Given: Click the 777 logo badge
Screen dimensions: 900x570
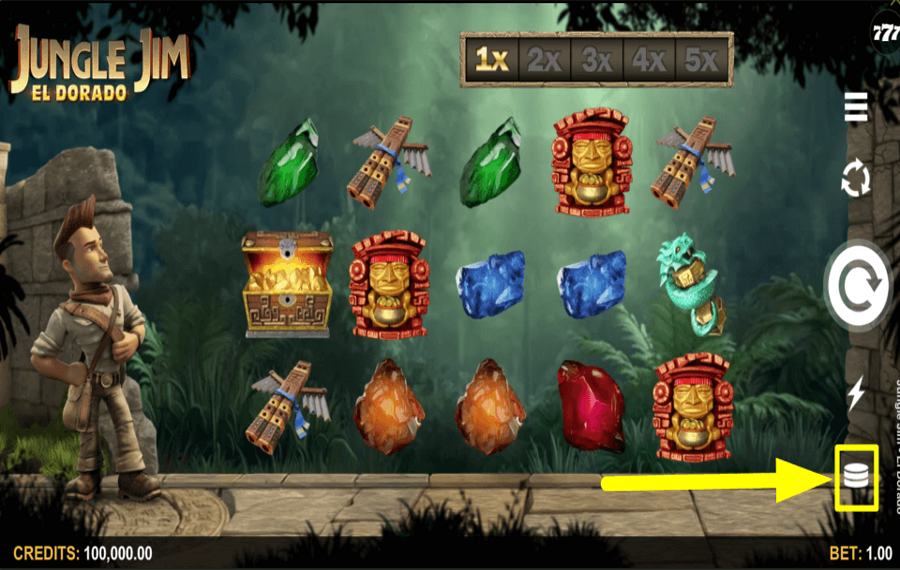Looking at the screenshot, I should [884, 32].
